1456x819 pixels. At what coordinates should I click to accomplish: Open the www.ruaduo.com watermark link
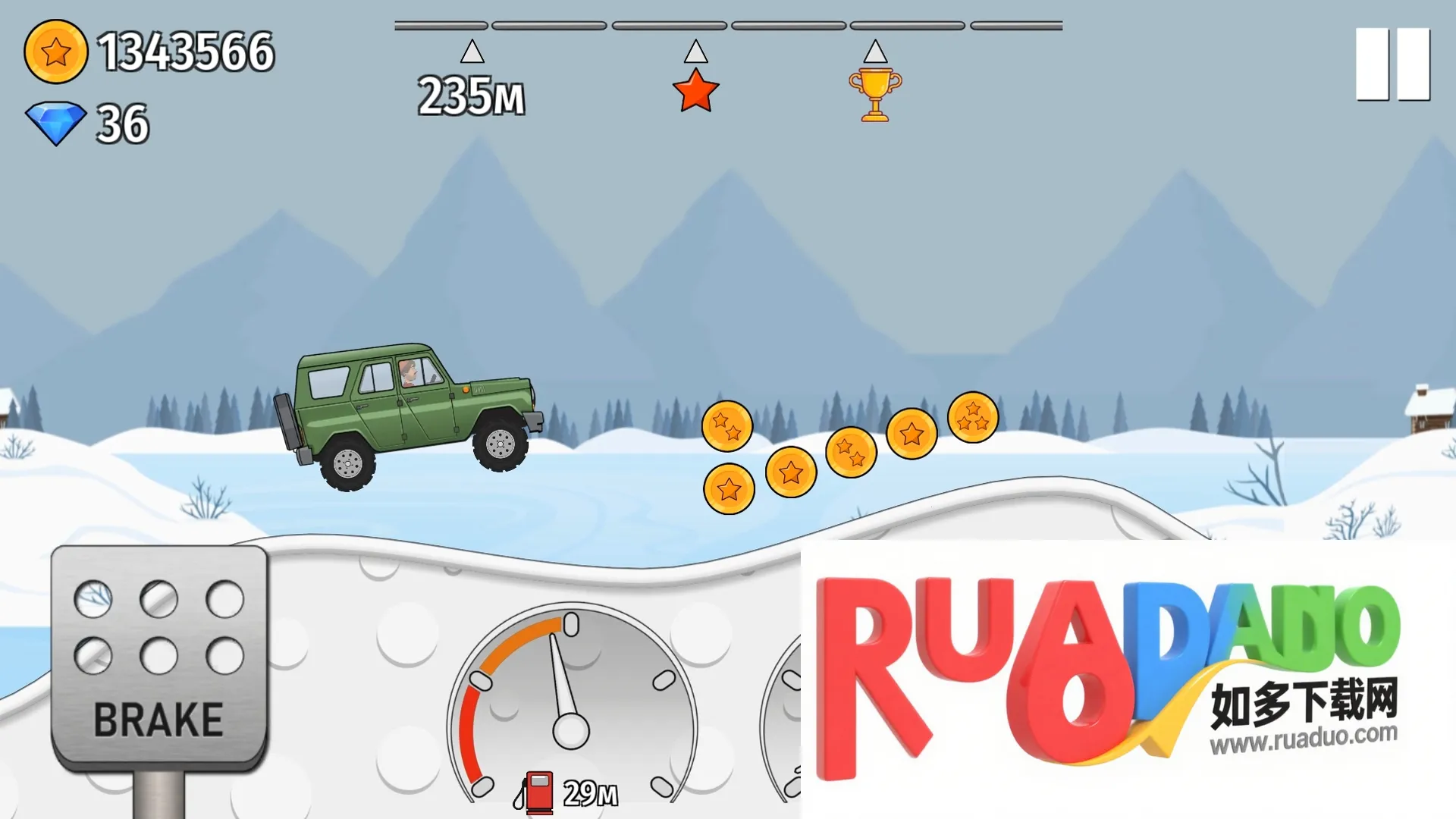(x=1303, y=738)
